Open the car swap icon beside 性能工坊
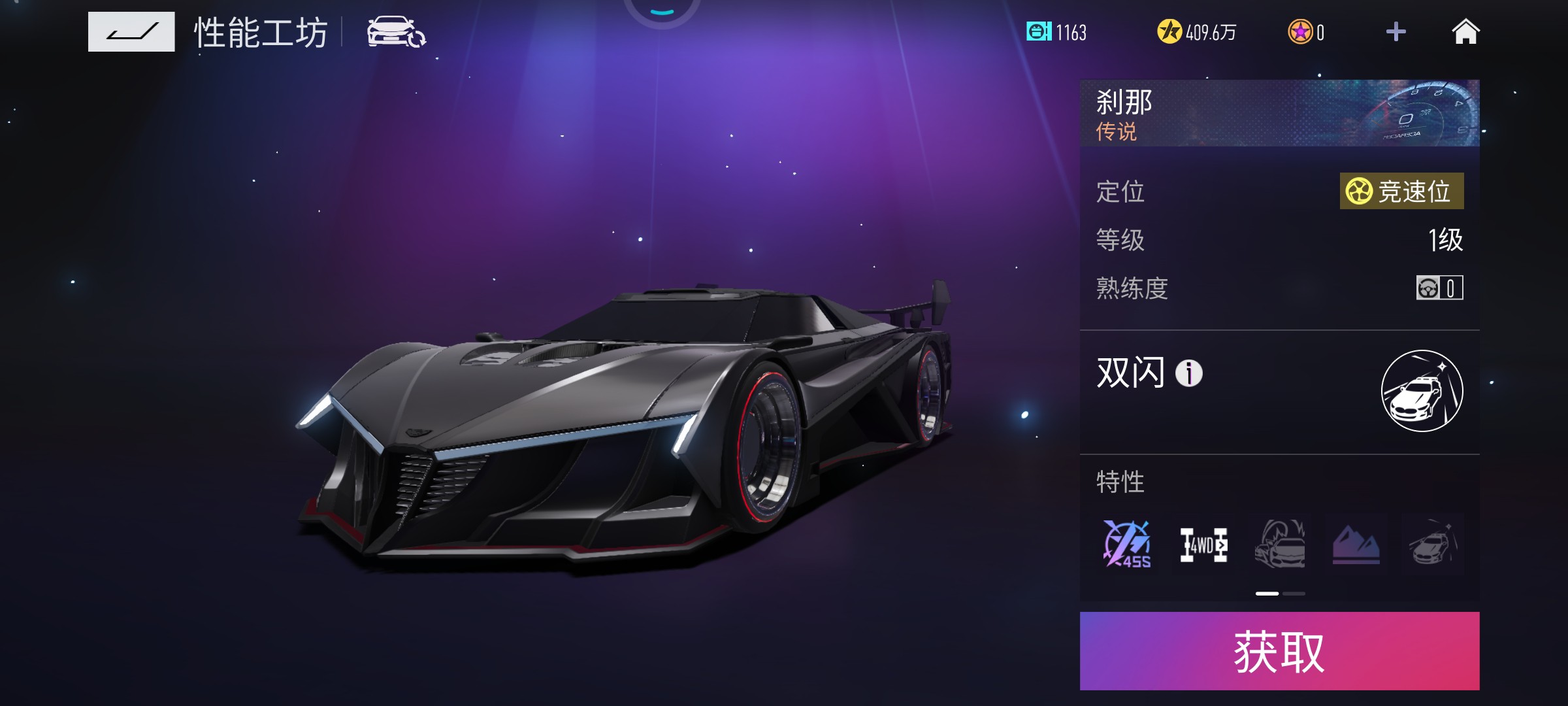Image resolution: width=1568 pixels, height=706 pixels. (x=396, y=32)
